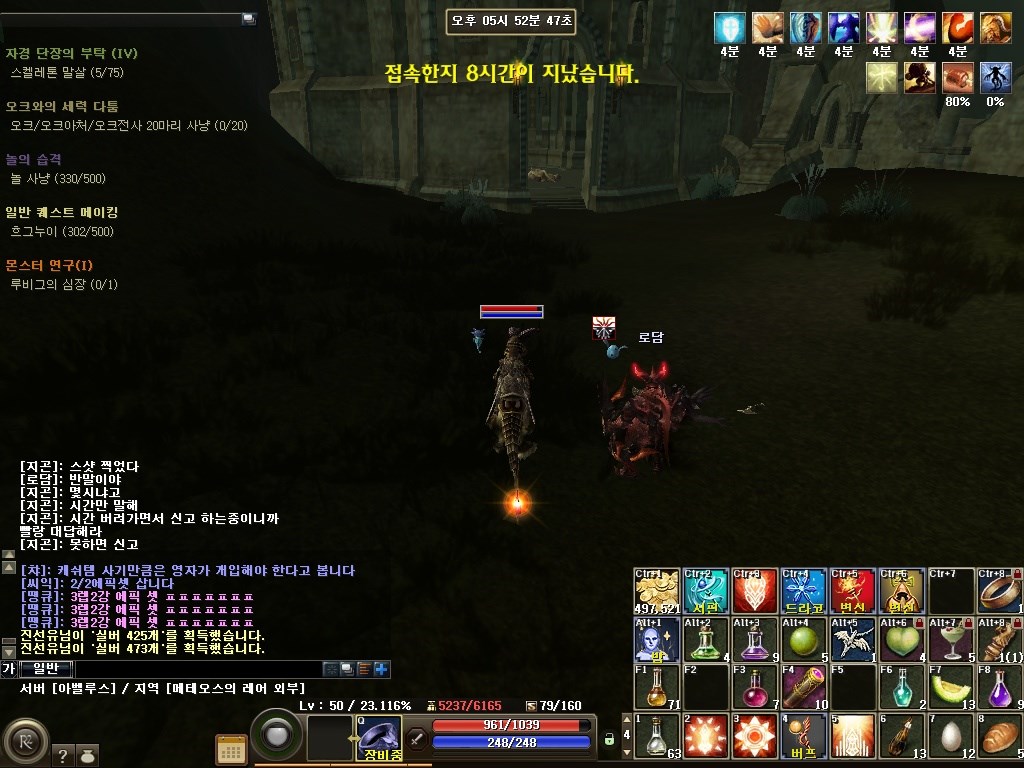
Task: Click the chat text input field
Action: coord(198,669)
